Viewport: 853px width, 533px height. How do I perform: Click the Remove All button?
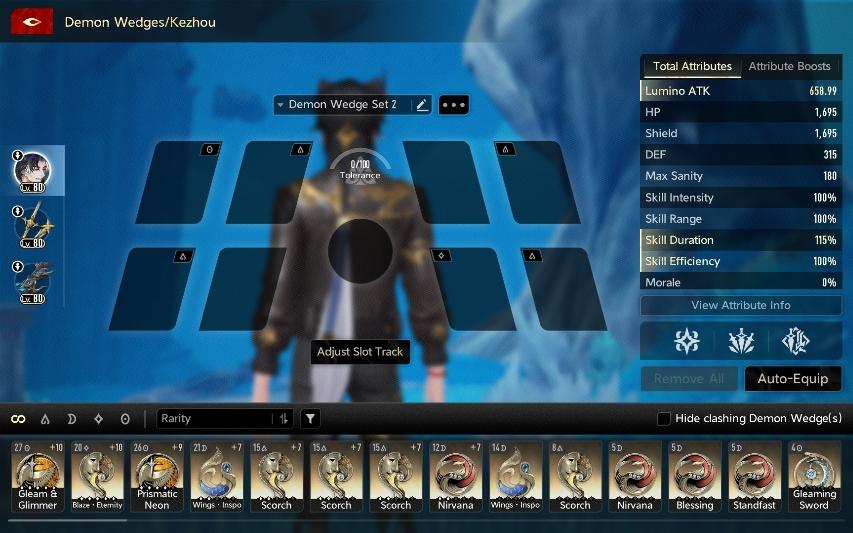pyautogui.click(x=689, y=379)
